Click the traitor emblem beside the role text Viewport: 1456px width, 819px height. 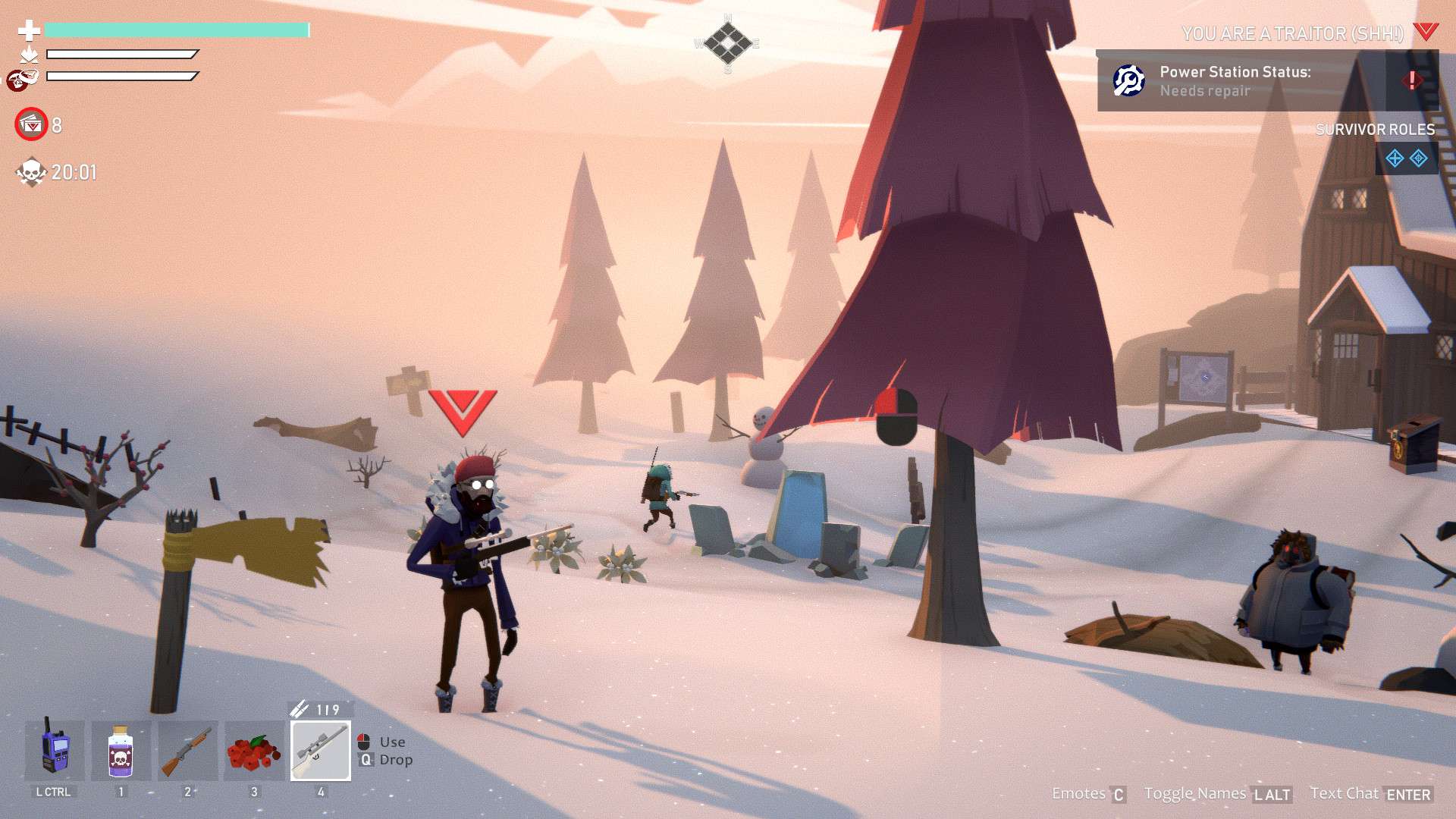tap(1426, 32)
